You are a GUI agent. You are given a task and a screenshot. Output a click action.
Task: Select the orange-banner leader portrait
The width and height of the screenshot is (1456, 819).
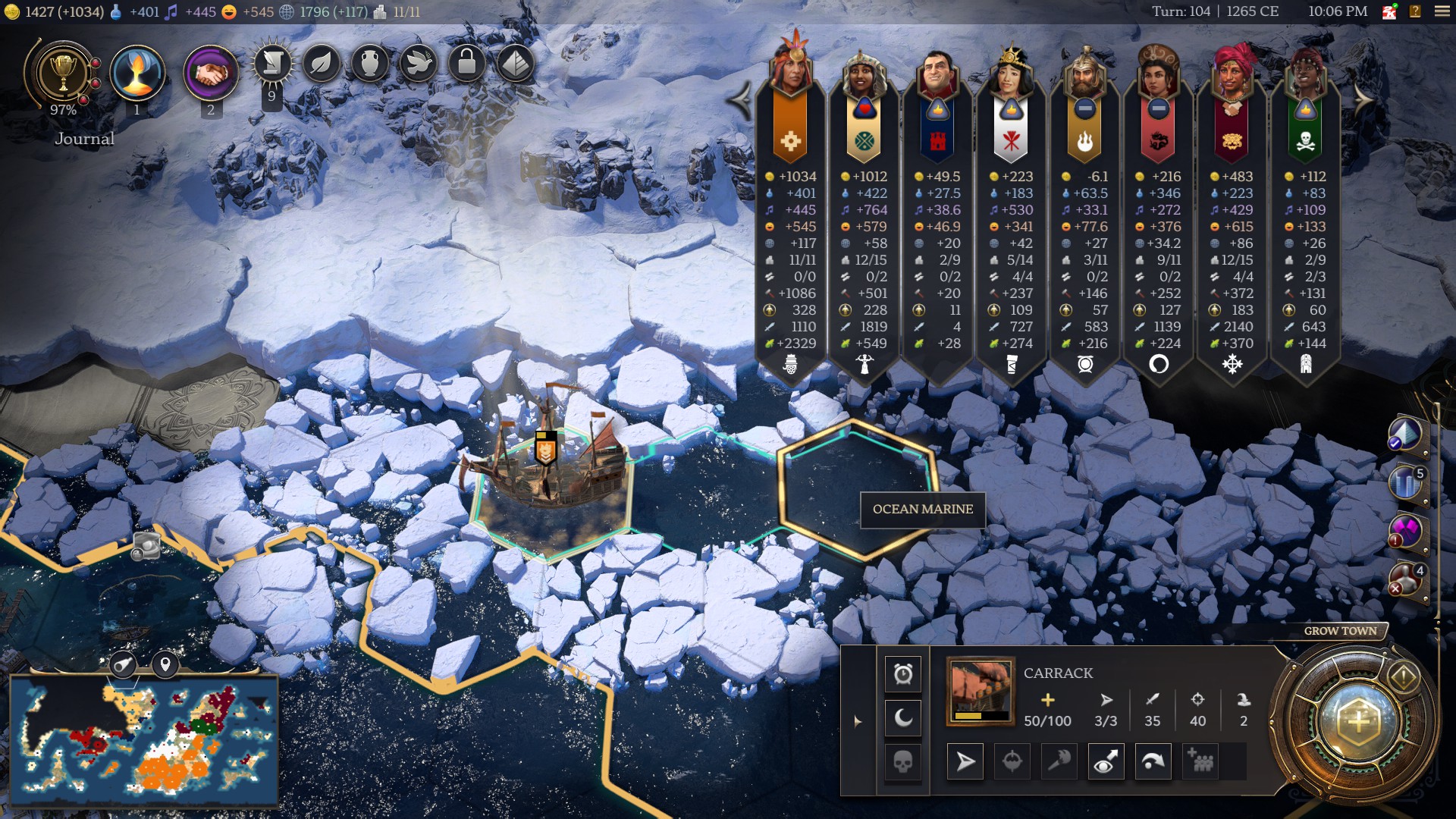[x=790, y=68]
